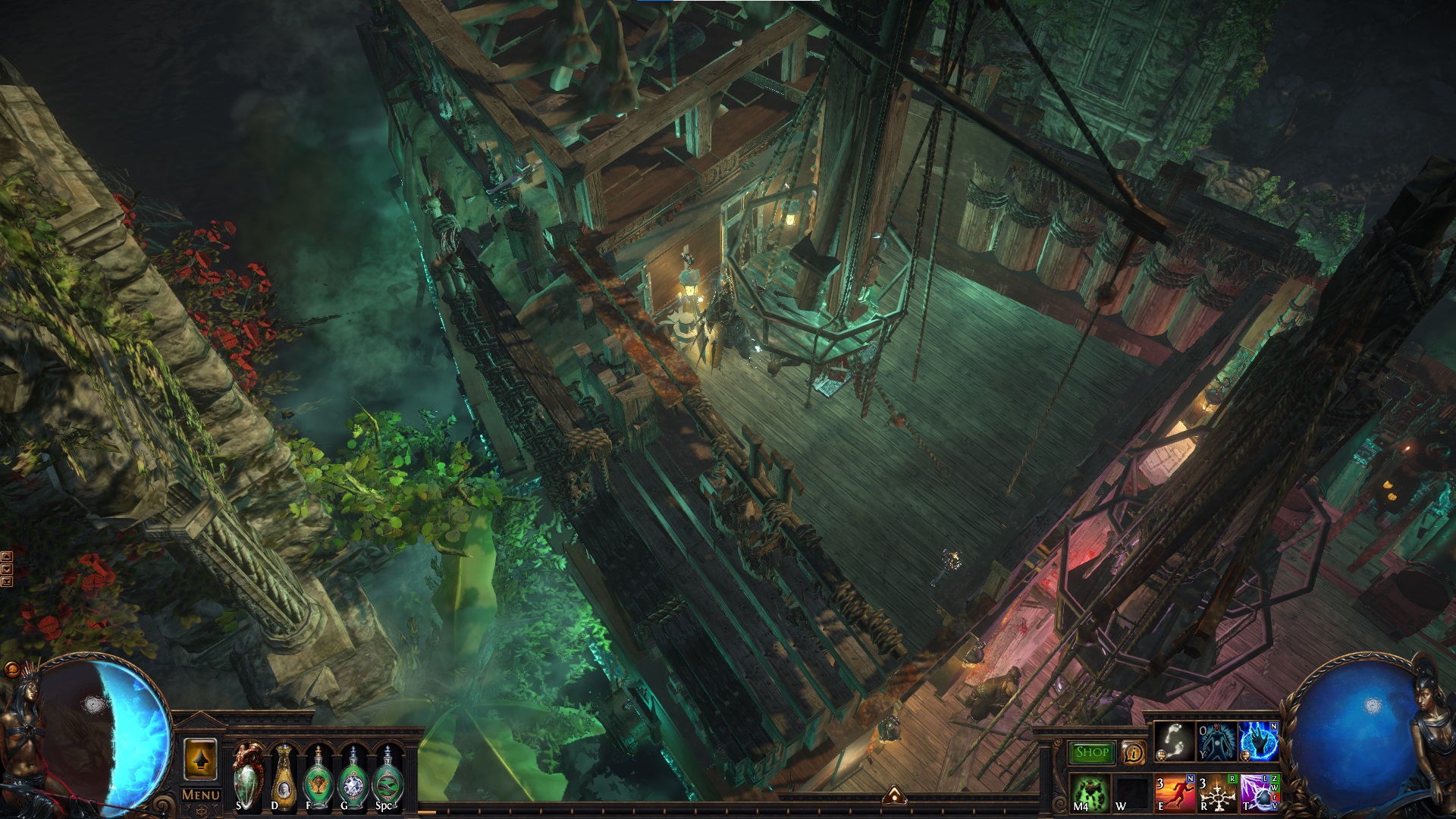Activate the red running figure skill

pos(1174,792)
